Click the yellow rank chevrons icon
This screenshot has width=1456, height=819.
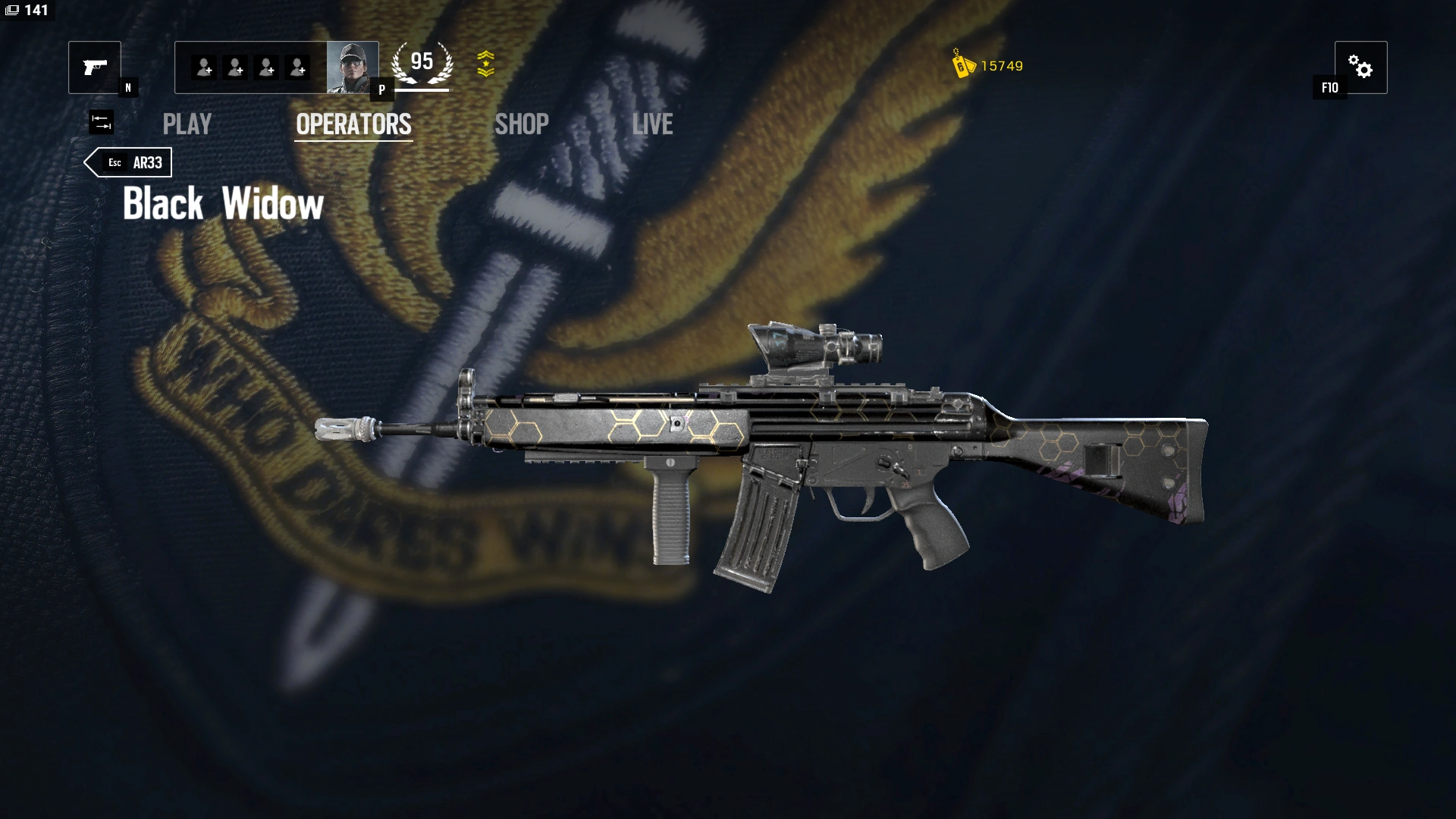click(488, 64)
